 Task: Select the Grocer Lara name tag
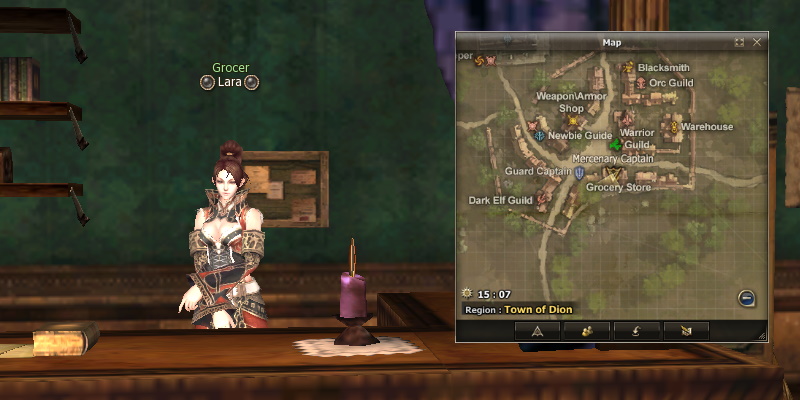(x=231, y=82)
